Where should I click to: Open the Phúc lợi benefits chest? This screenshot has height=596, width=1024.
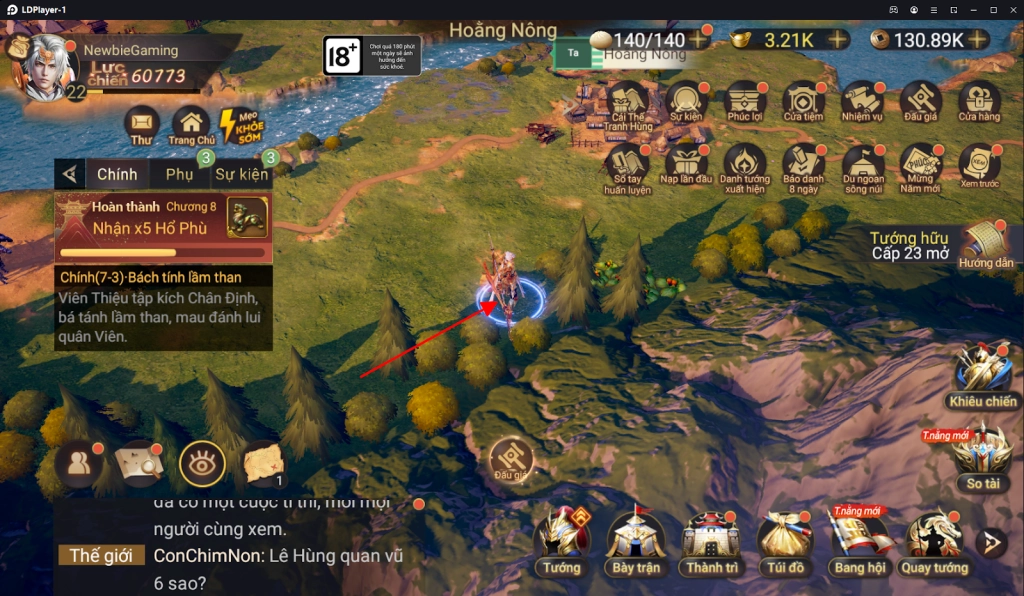745,102
